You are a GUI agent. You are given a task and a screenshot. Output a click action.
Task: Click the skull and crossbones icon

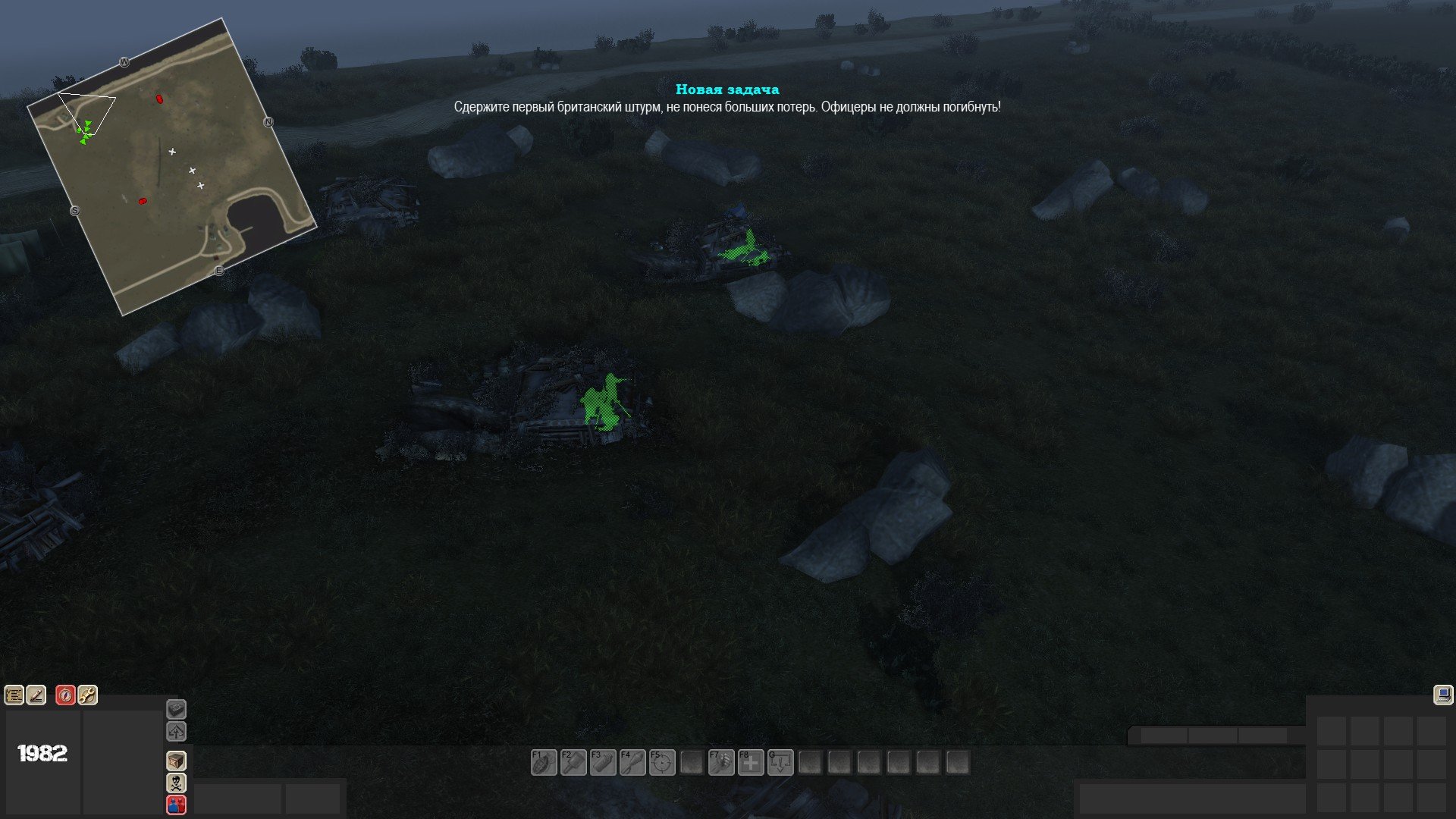[176, 783]
